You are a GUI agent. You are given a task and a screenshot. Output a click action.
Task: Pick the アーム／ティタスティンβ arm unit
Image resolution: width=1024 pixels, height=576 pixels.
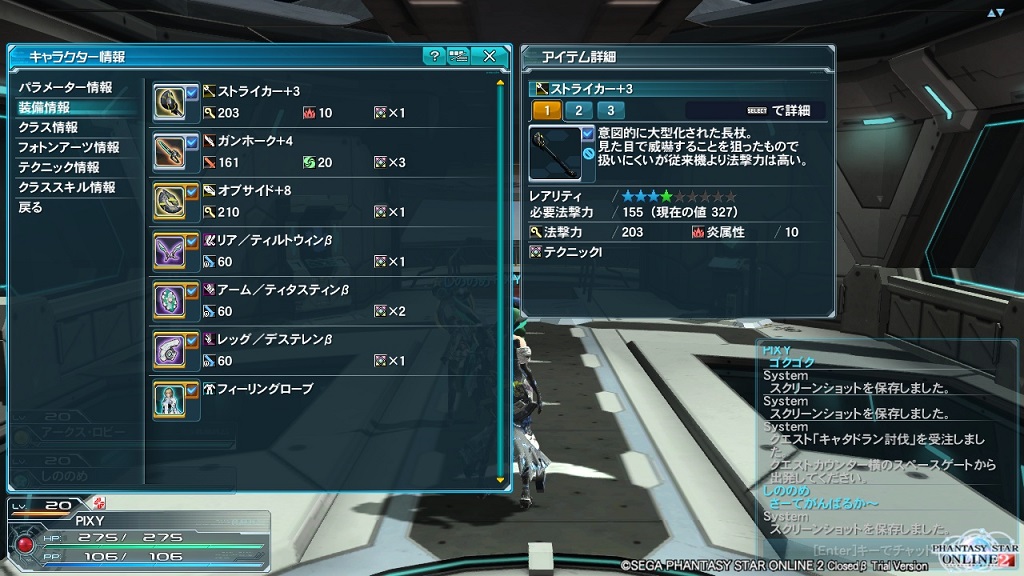(x=320, y=301)
